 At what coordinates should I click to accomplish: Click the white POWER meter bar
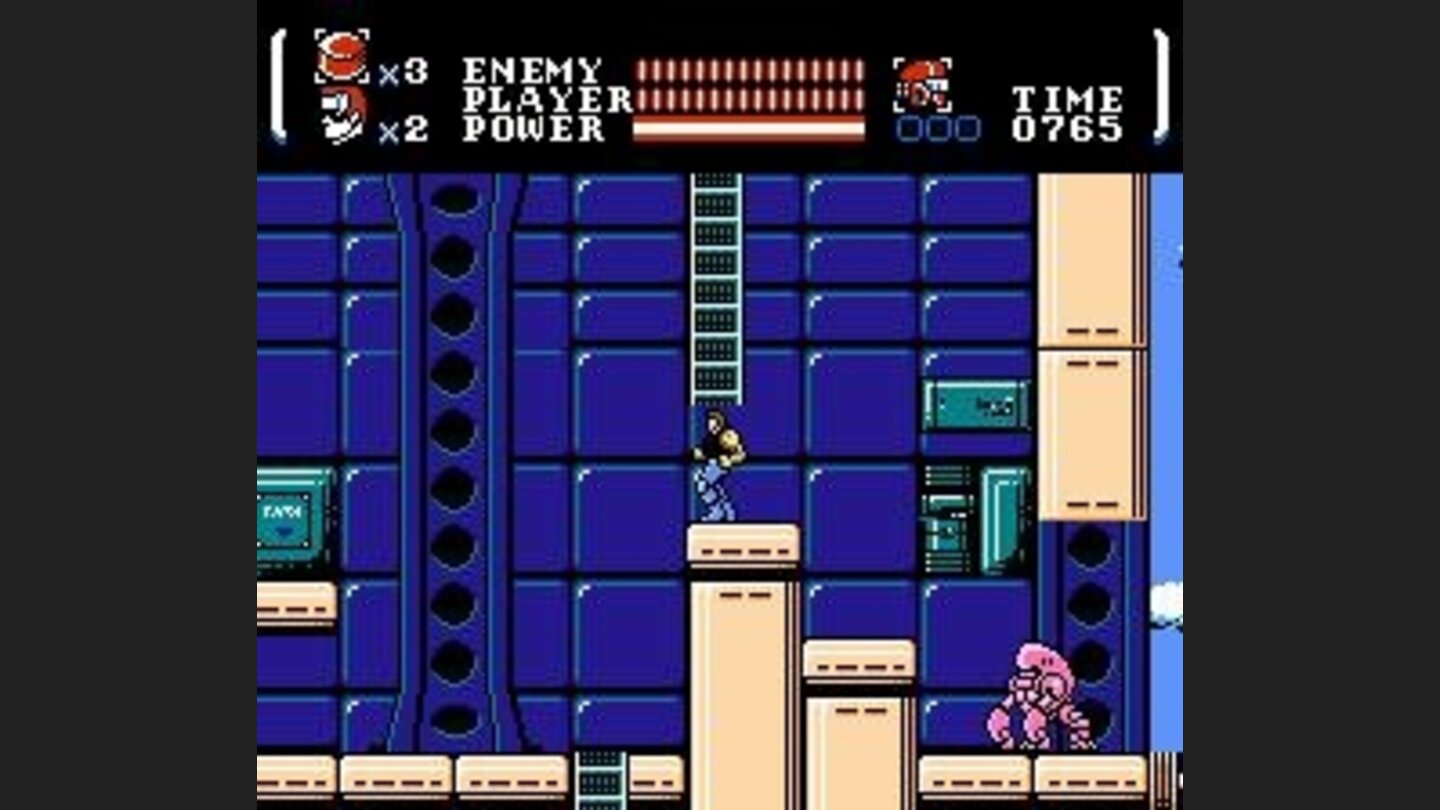750,130
